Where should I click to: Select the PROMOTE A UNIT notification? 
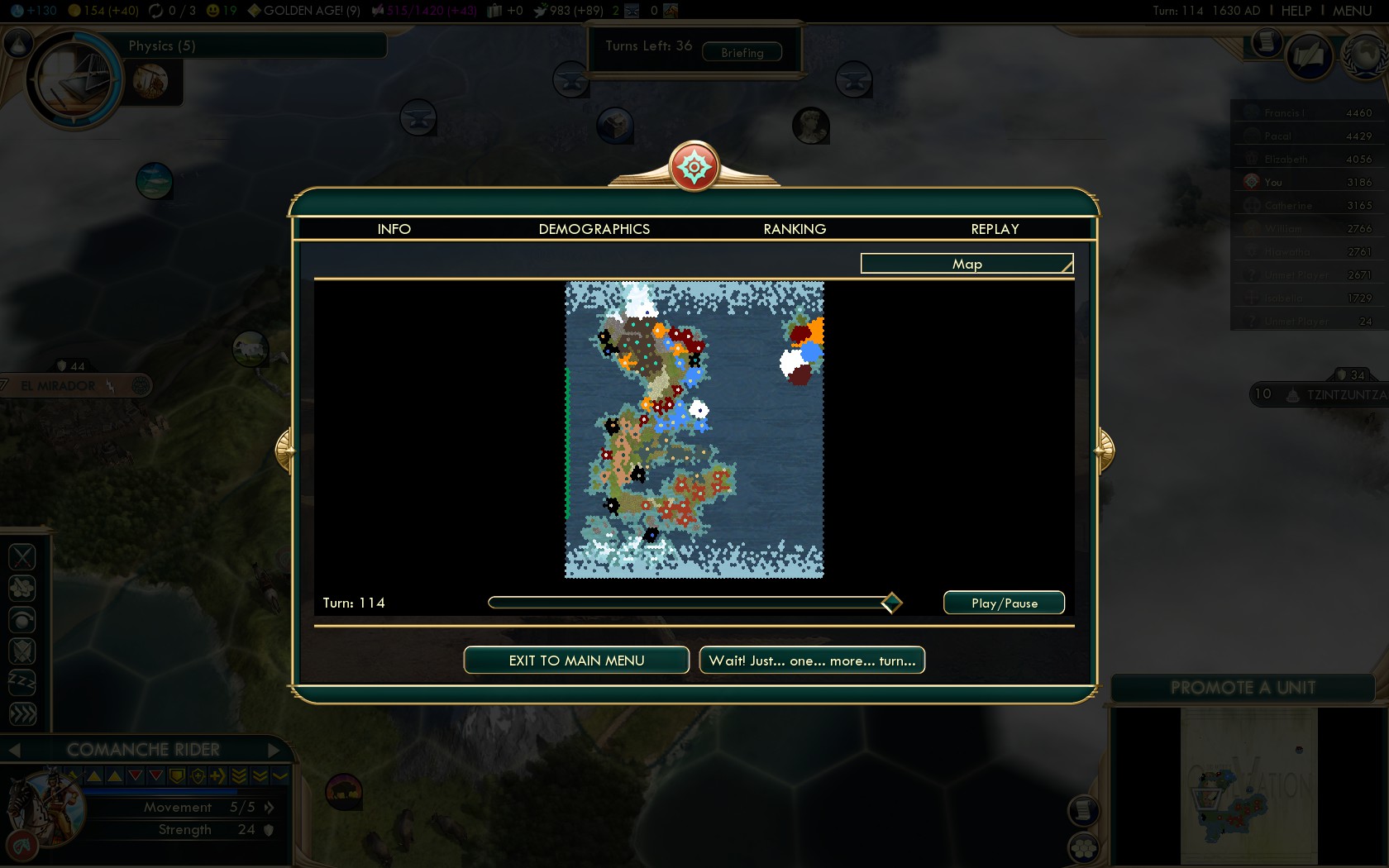click(1242, 688)
